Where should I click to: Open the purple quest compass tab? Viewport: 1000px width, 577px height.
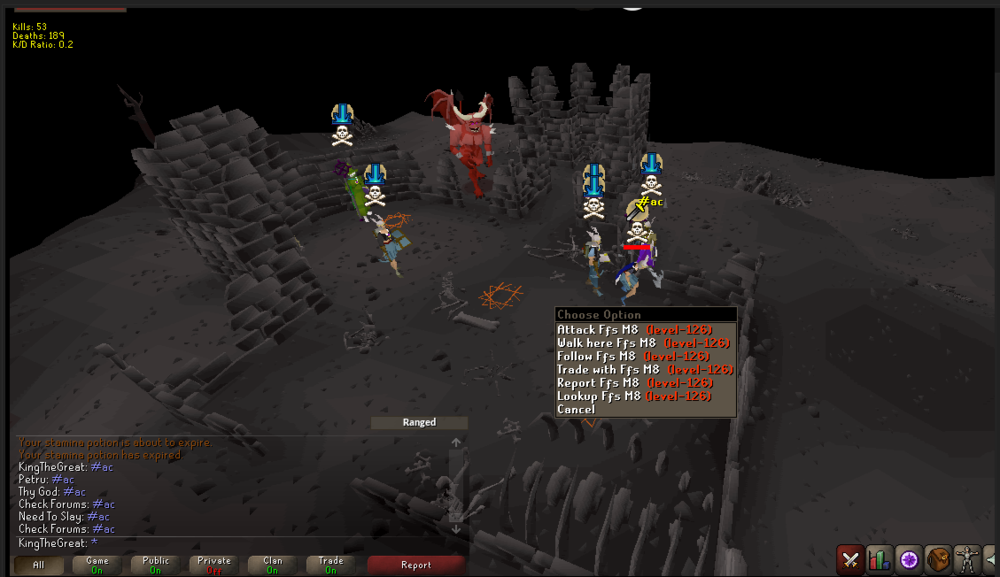[909, 559]
